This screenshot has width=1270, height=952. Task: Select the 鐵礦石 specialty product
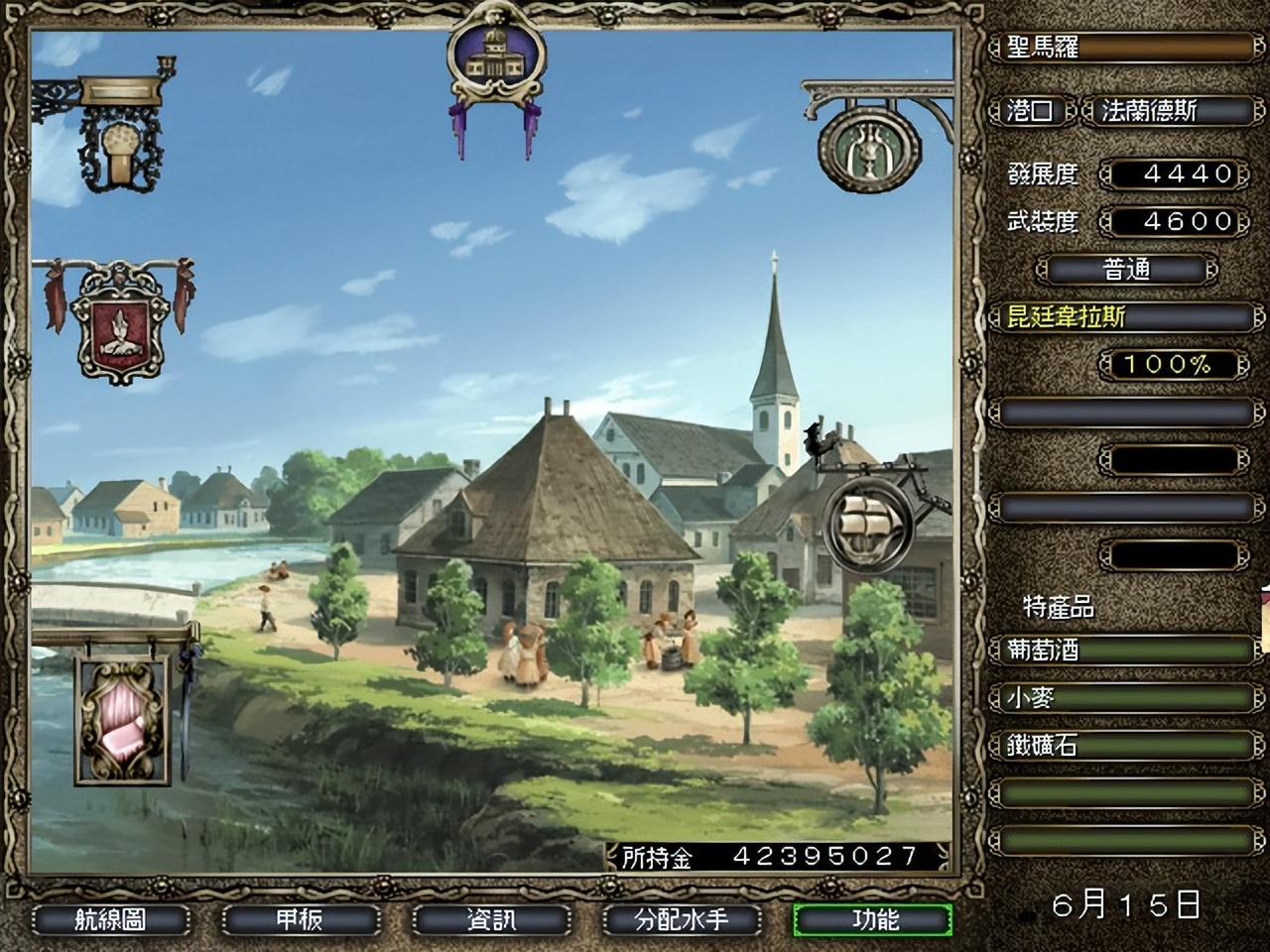pos(1124,746)
